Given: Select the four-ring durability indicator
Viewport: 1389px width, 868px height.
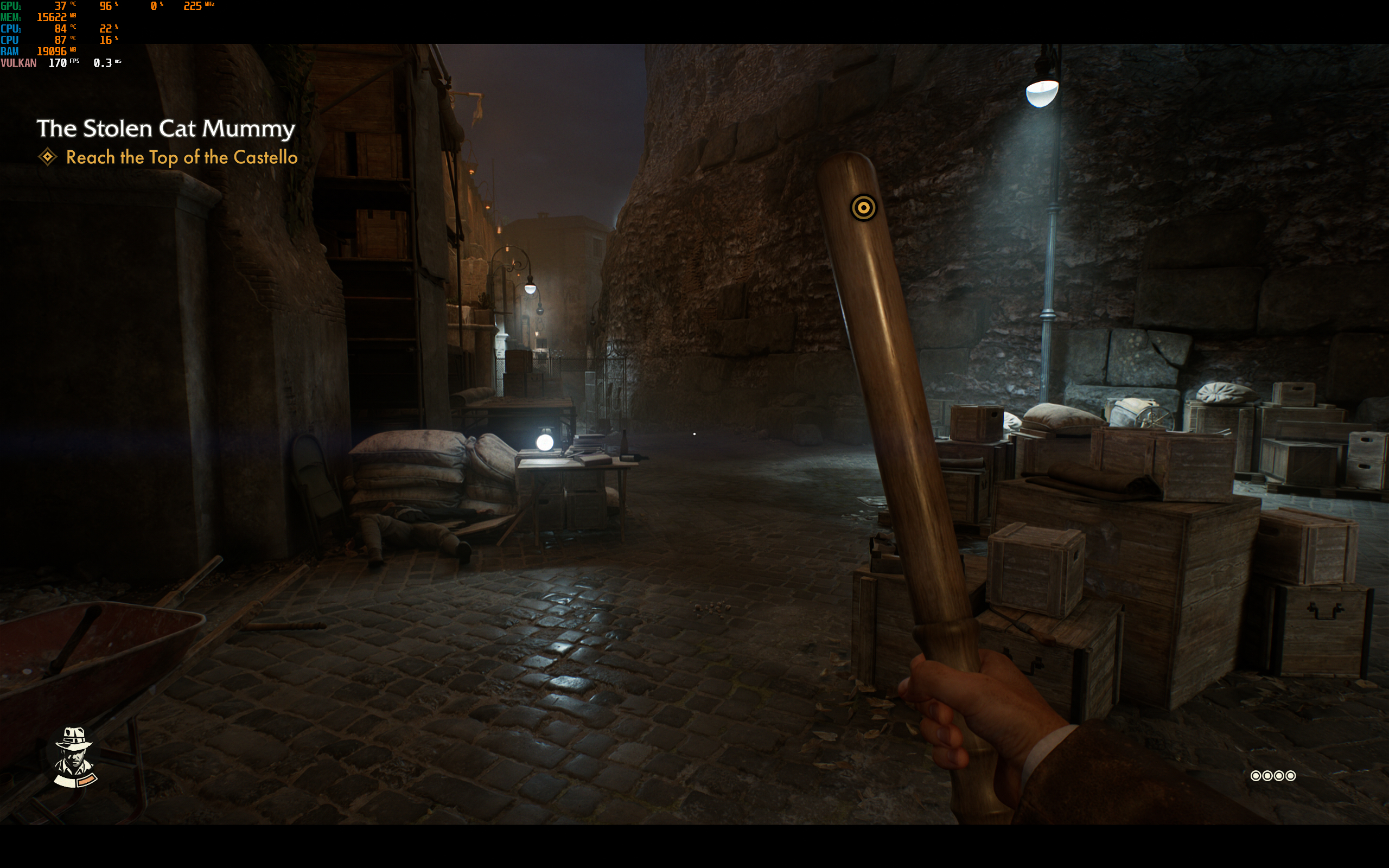Looking at the screenshot, I should click(x=1272, y=776).
